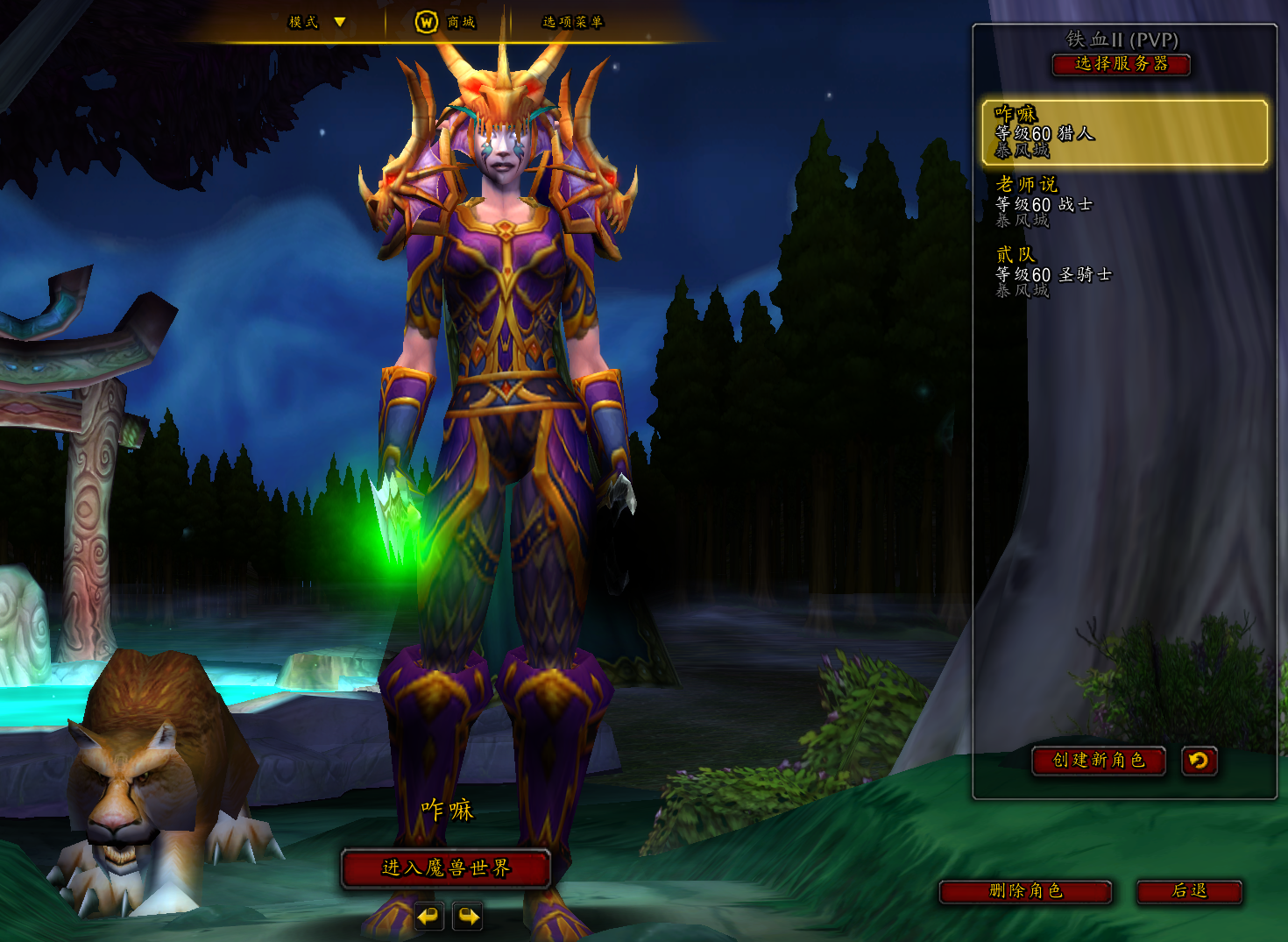1288x942 pixels.
Task: Click 删除角色 to delete character
Action: point(1025,891)
